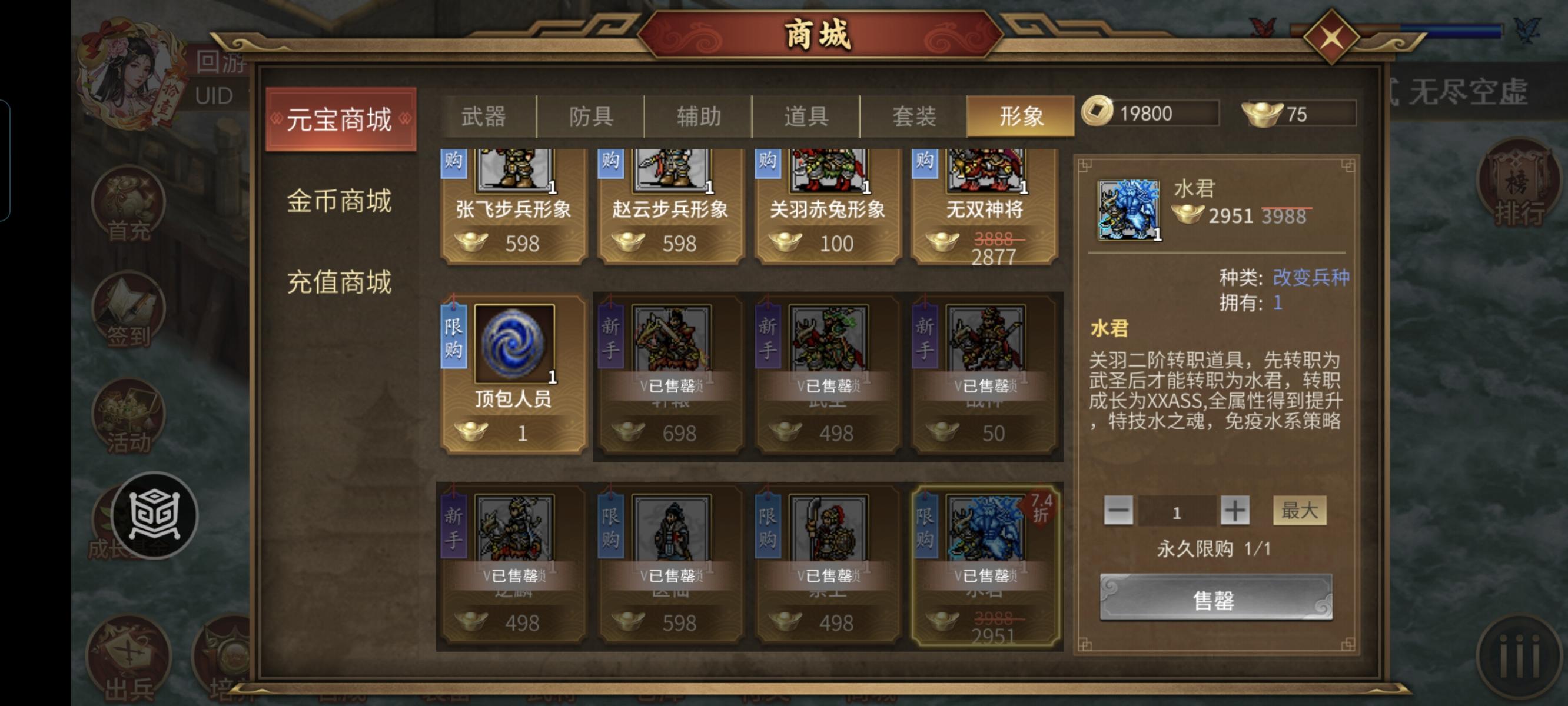Select the 金币商城 shop section

(341, 201)
